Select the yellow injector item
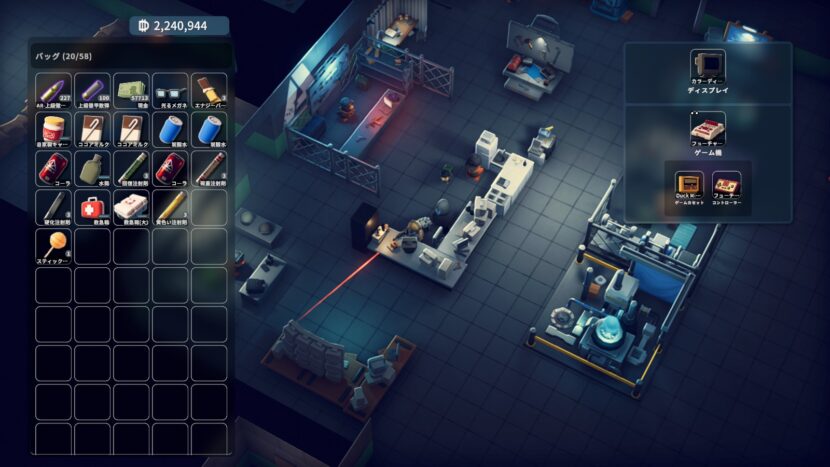The height and width of the screenshot is (467, 830). (x=170, y=207)
